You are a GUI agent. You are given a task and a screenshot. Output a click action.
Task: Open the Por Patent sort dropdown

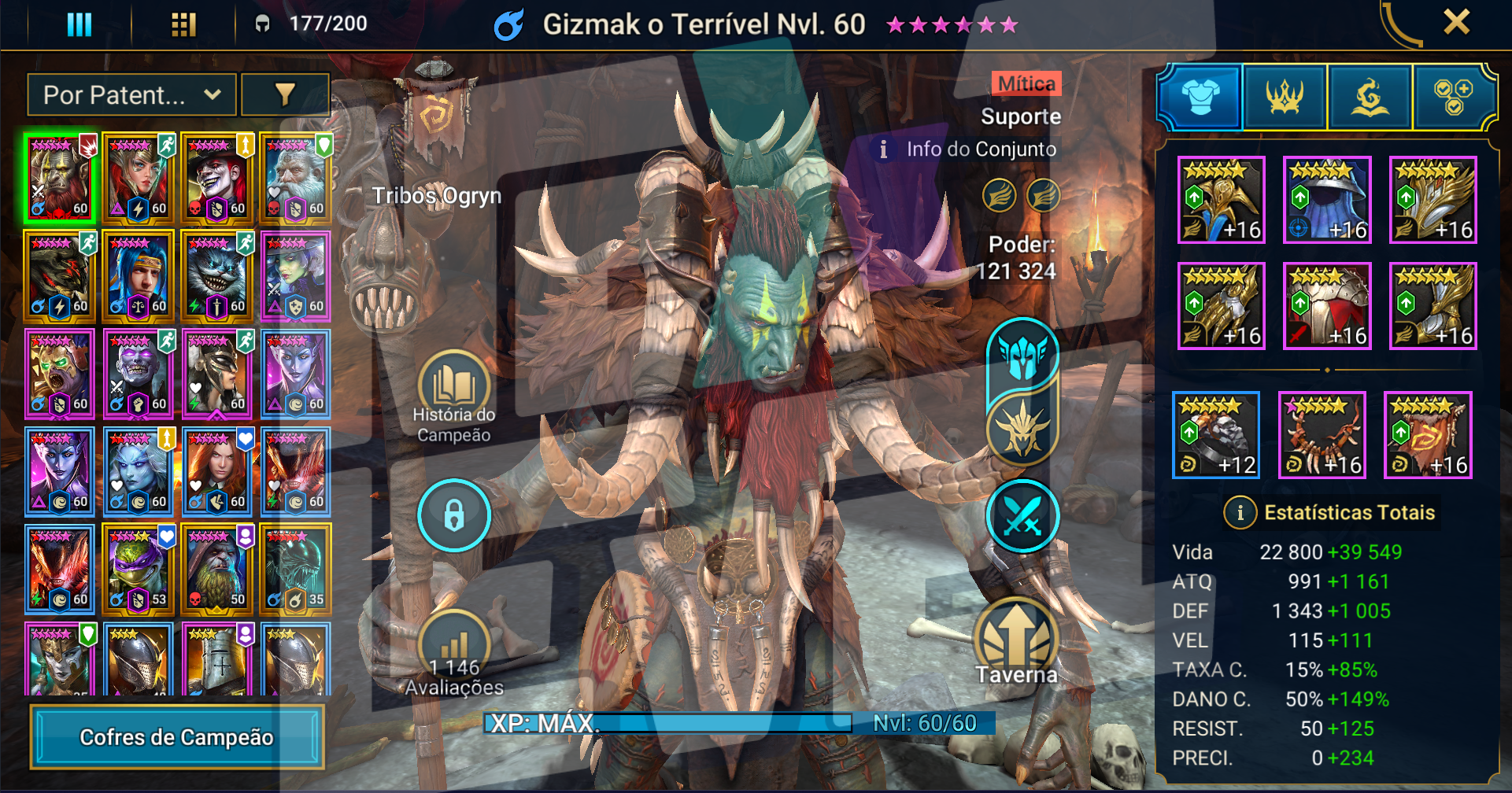[131, 95]
